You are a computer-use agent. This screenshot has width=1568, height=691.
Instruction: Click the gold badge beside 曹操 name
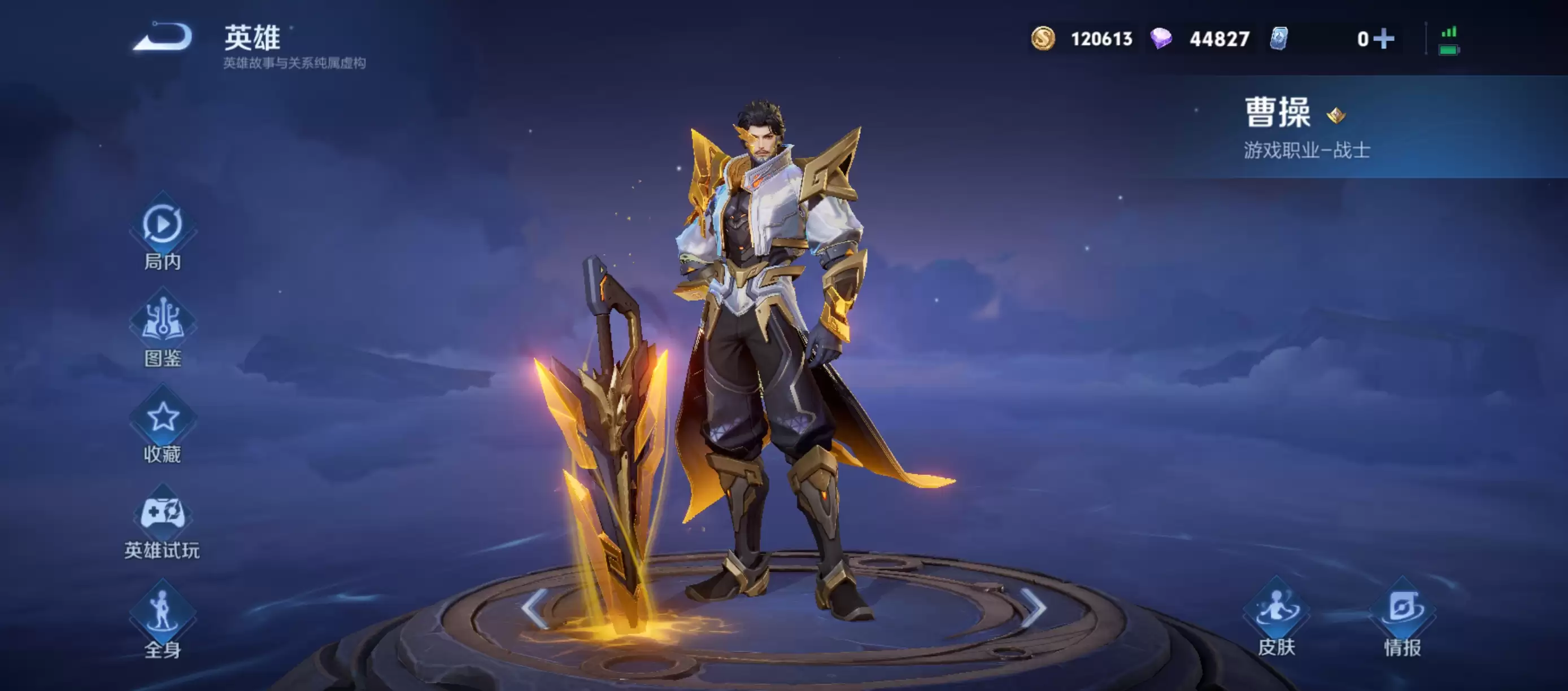[x=1336, y=115]
